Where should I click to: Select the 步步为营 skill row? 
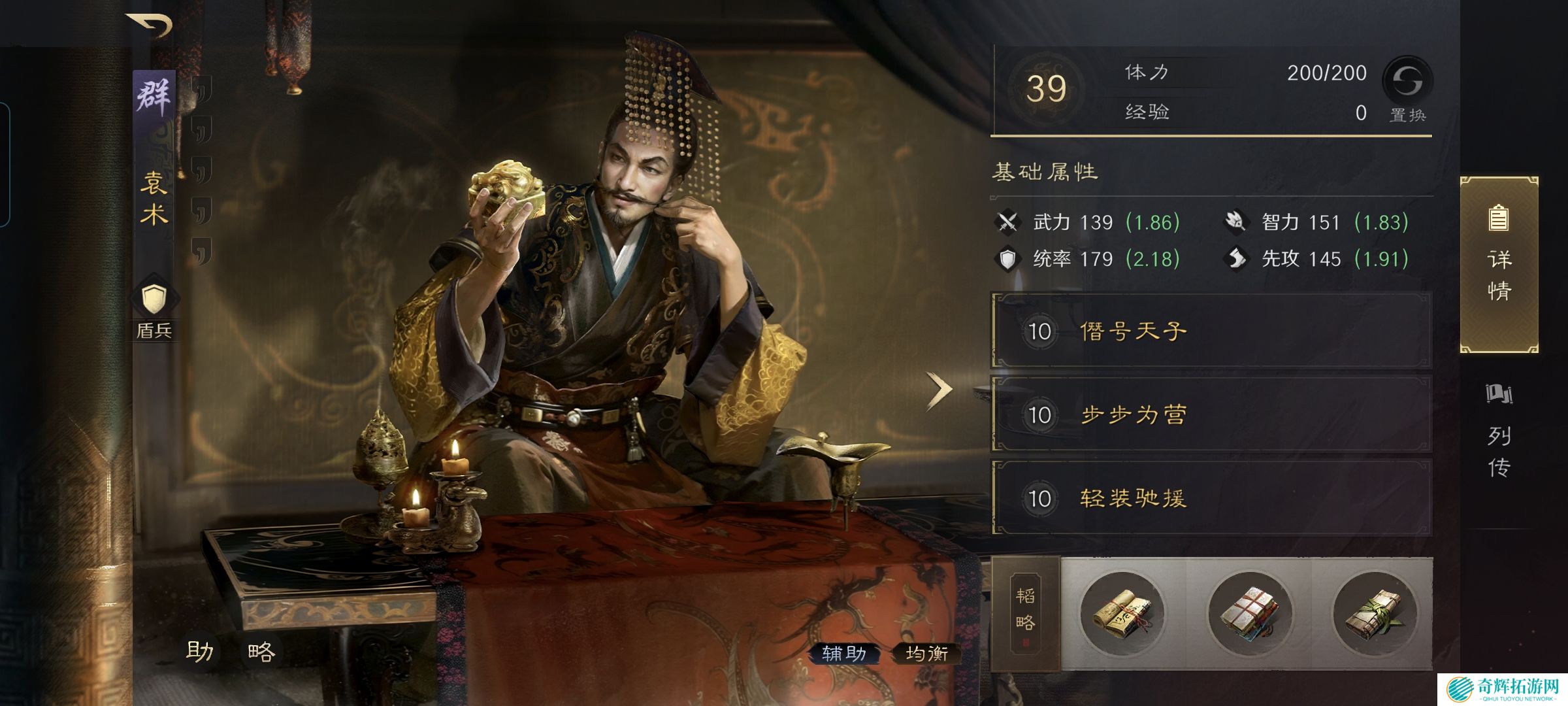coord(1212,414)
